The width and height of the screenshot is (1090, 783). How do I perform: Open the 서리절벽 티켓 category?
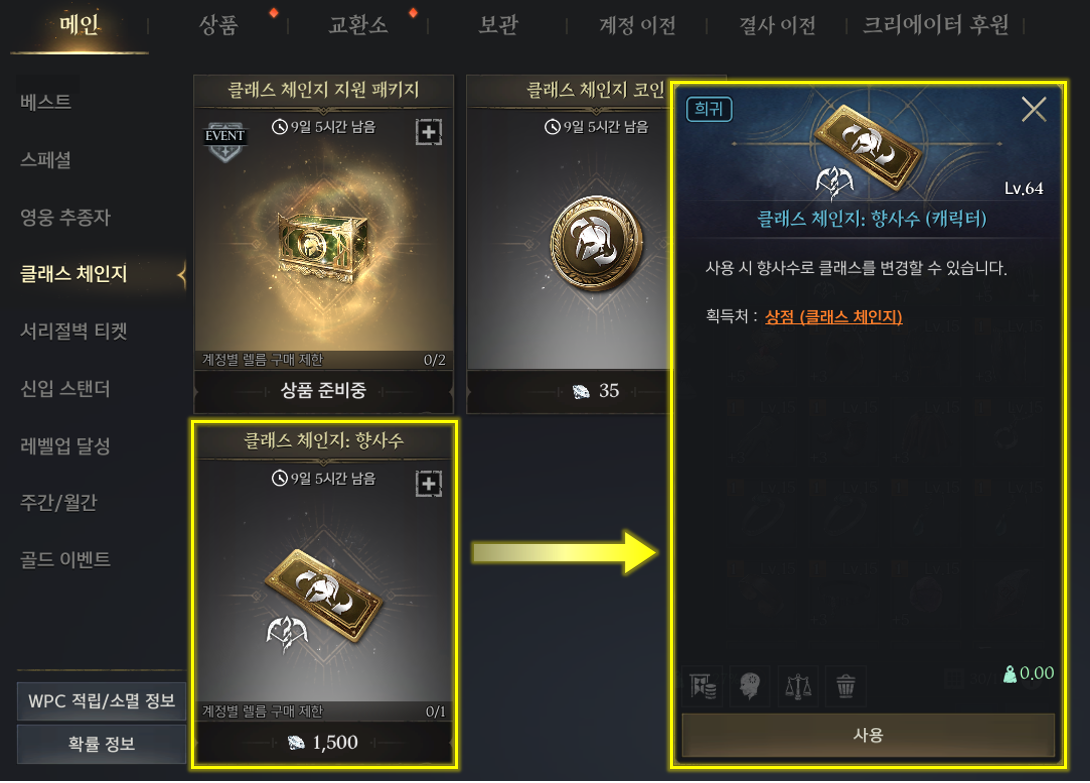click(x=73, y=331)
